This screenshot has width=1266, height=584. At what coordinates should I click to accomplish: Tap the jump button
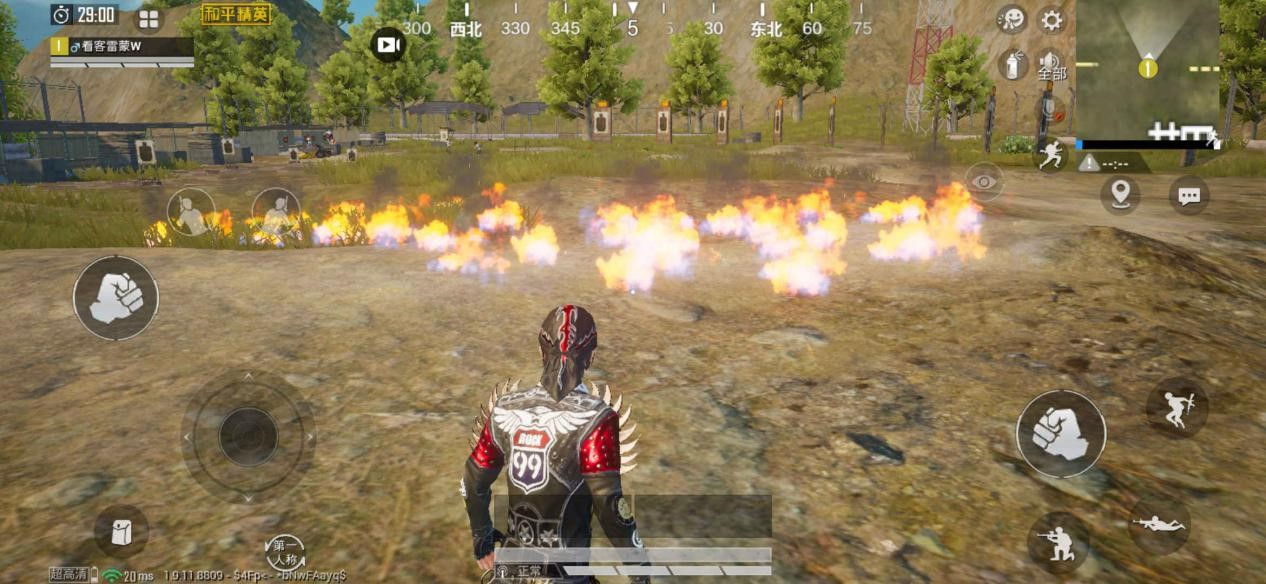click(1176, 407)
